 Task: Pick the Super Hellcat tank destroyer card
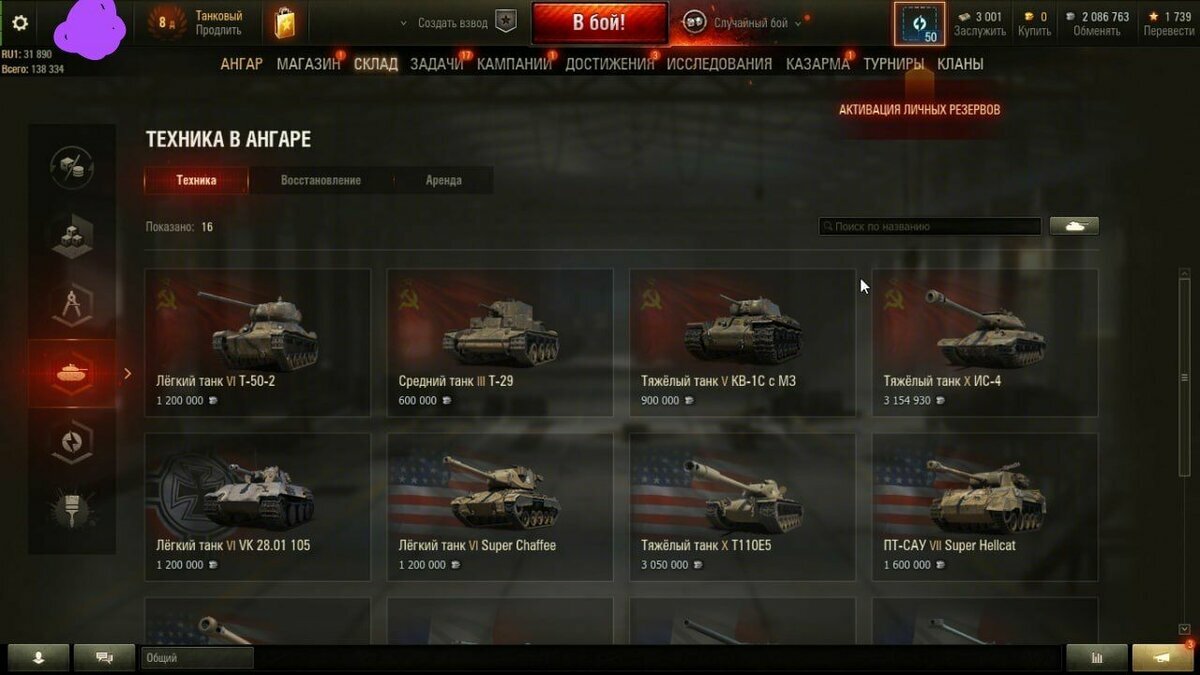coord(985,507)
